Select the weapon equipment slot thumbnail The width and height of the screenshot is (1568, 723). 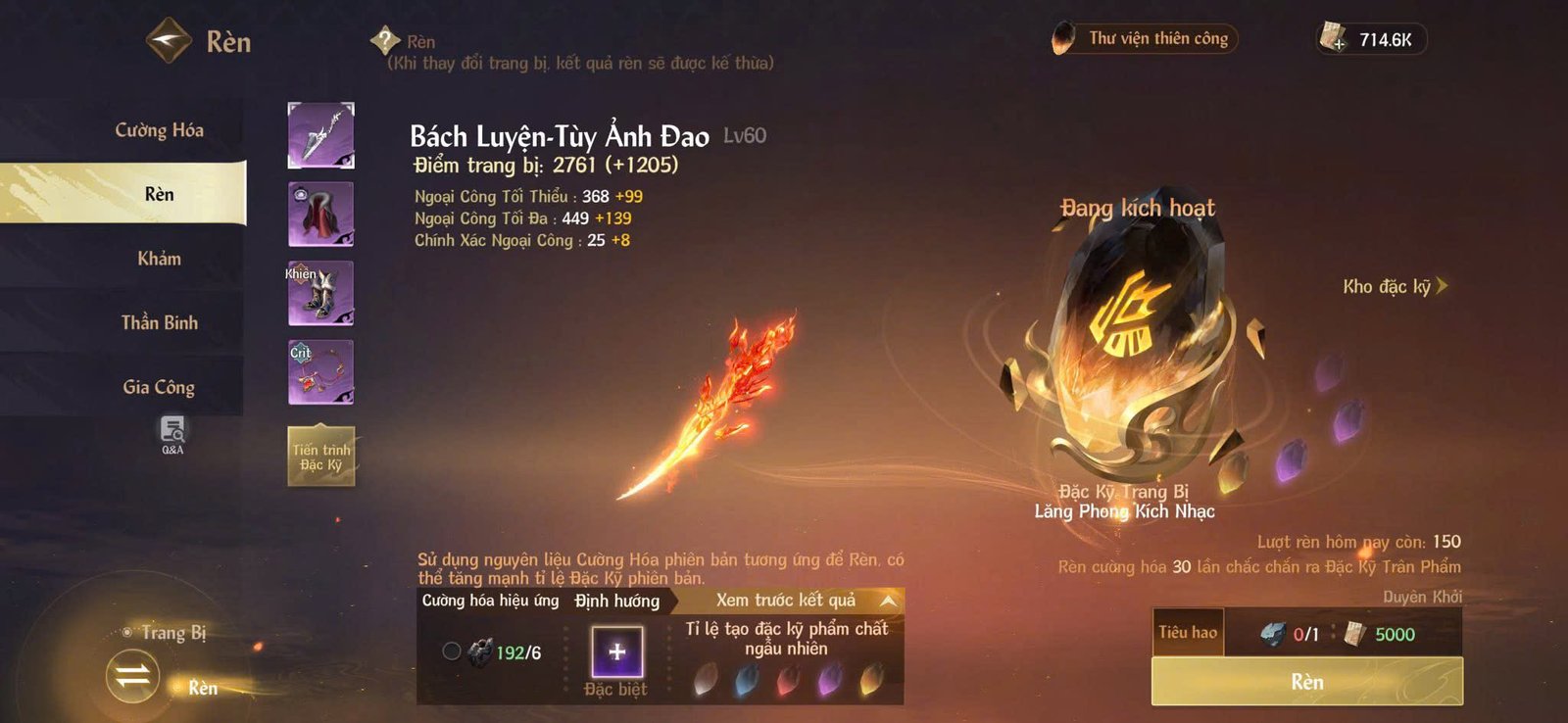(320, 135)
